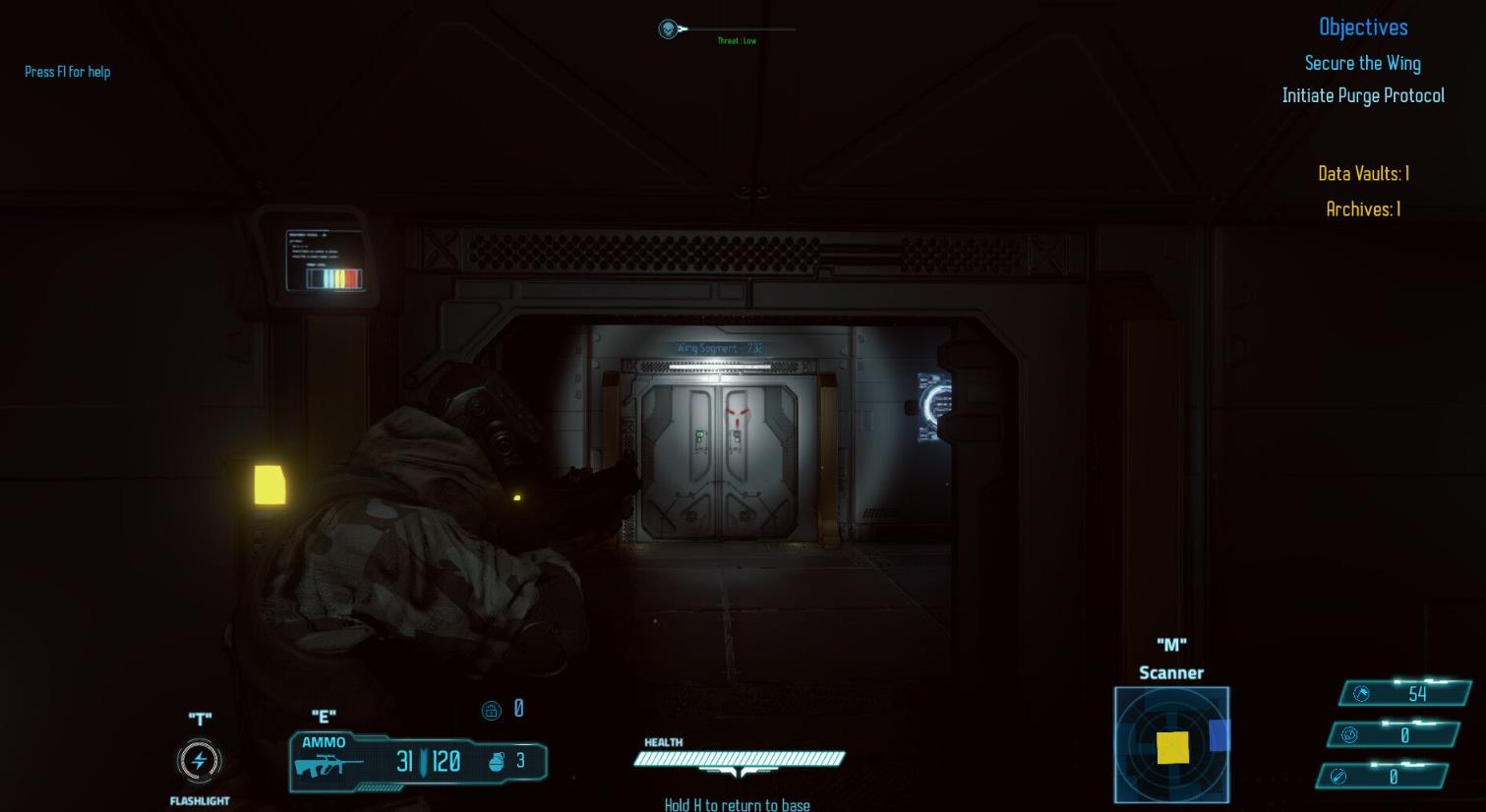Open the Scanner minimap
The image size is (1486, 812).
pos(1170,744)
